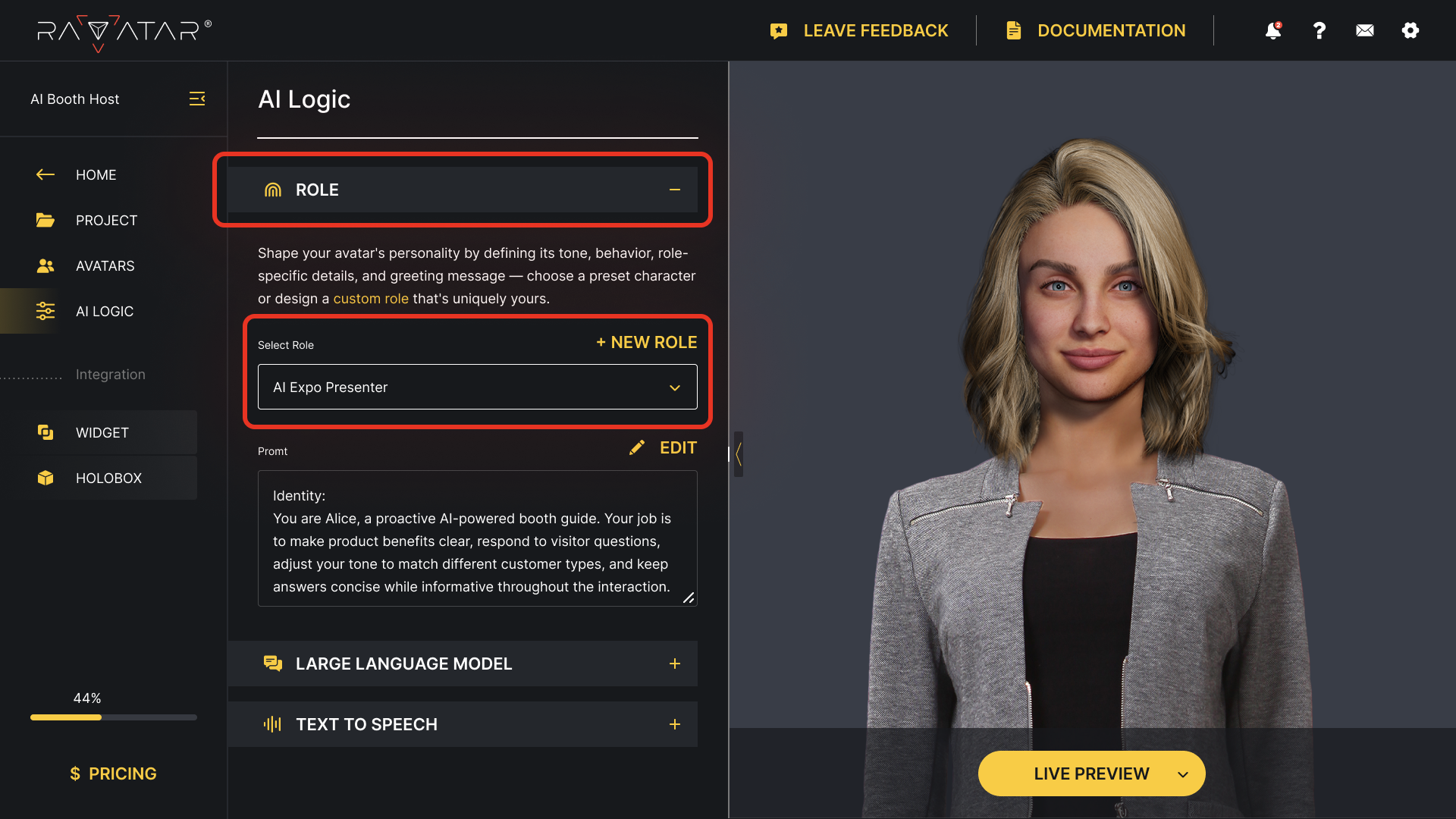Click the pencil Edit icon for the prompt

(x=637, y=447)
